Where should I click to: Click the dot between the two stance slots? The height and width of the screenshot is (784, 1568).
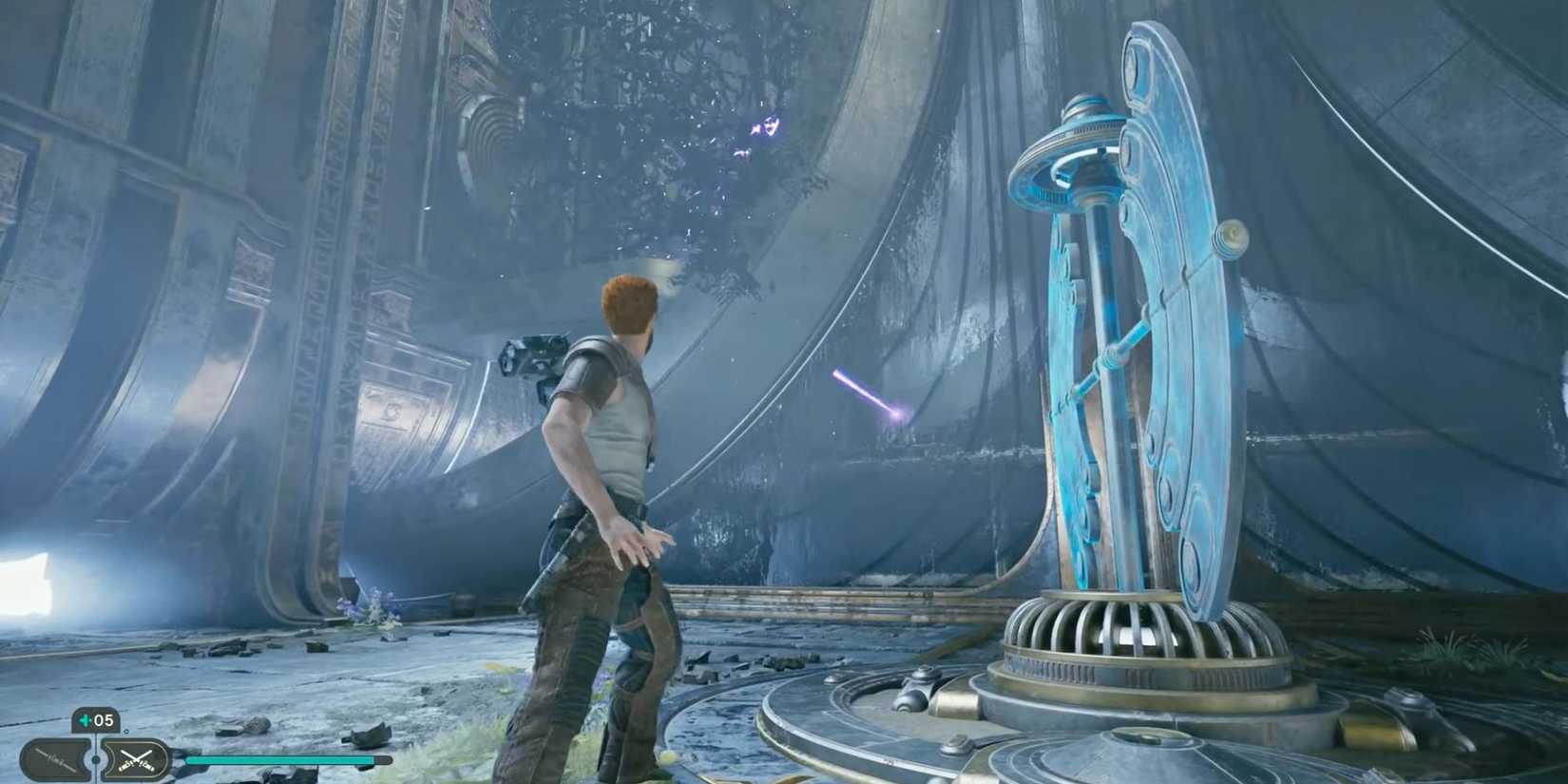(x=95, y=759)
